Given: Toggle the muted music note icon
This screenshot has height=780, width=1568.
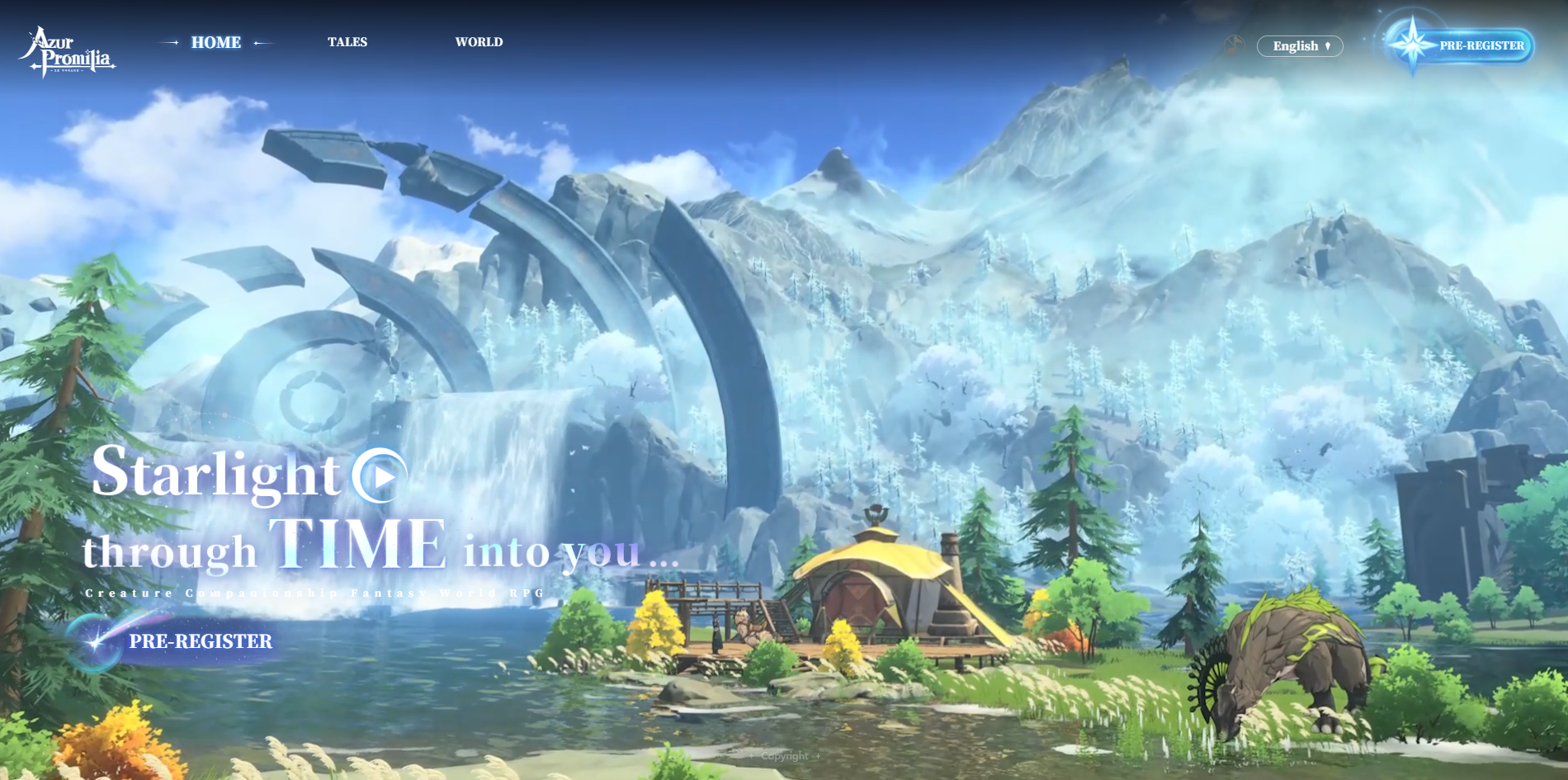Looking at the screenshot, I should coord(1234,45).
